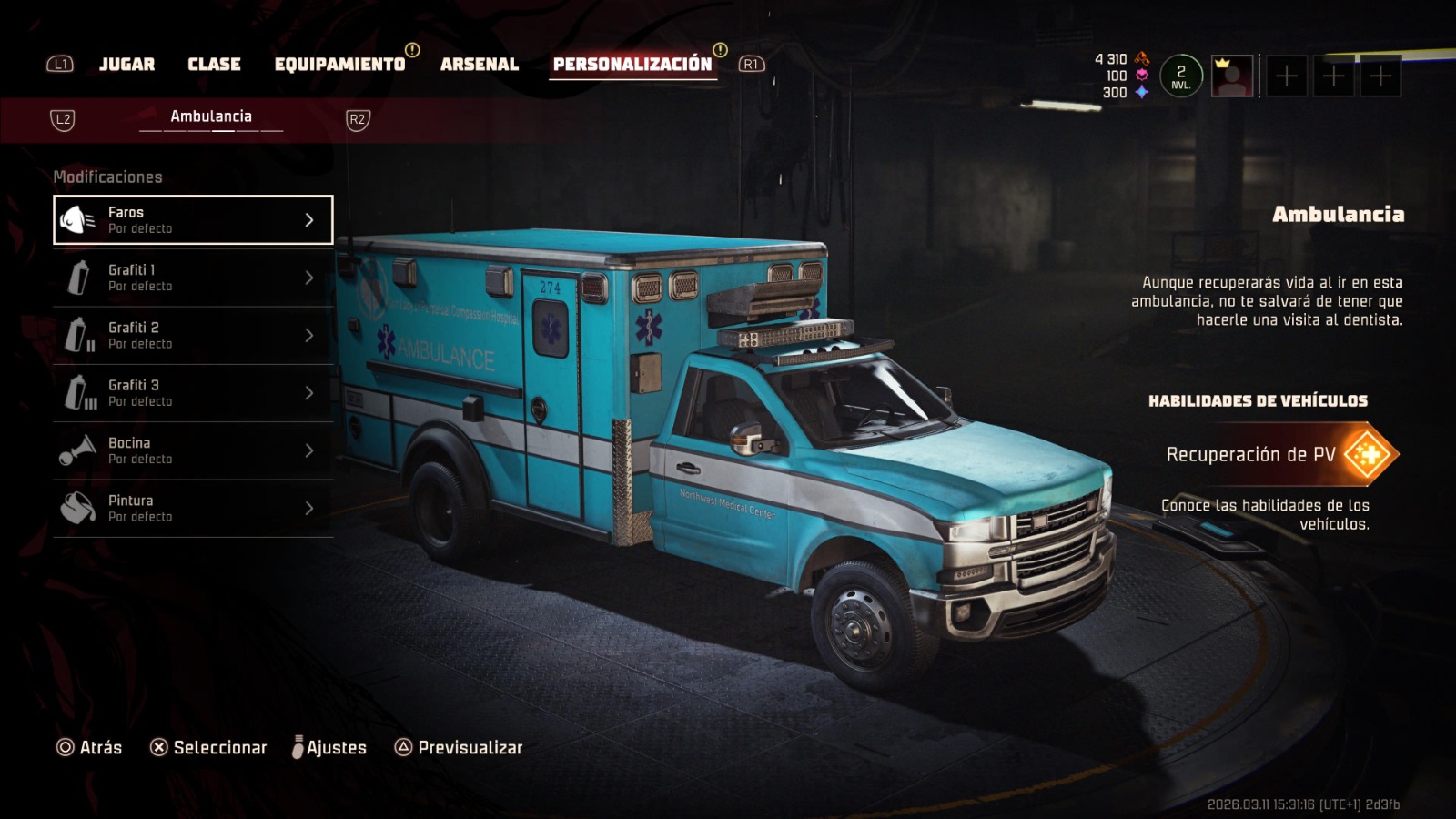This screenshot has width=1456, height=819.
Task: Select the Grafiti 3 modification
Action: pos(193,393)
